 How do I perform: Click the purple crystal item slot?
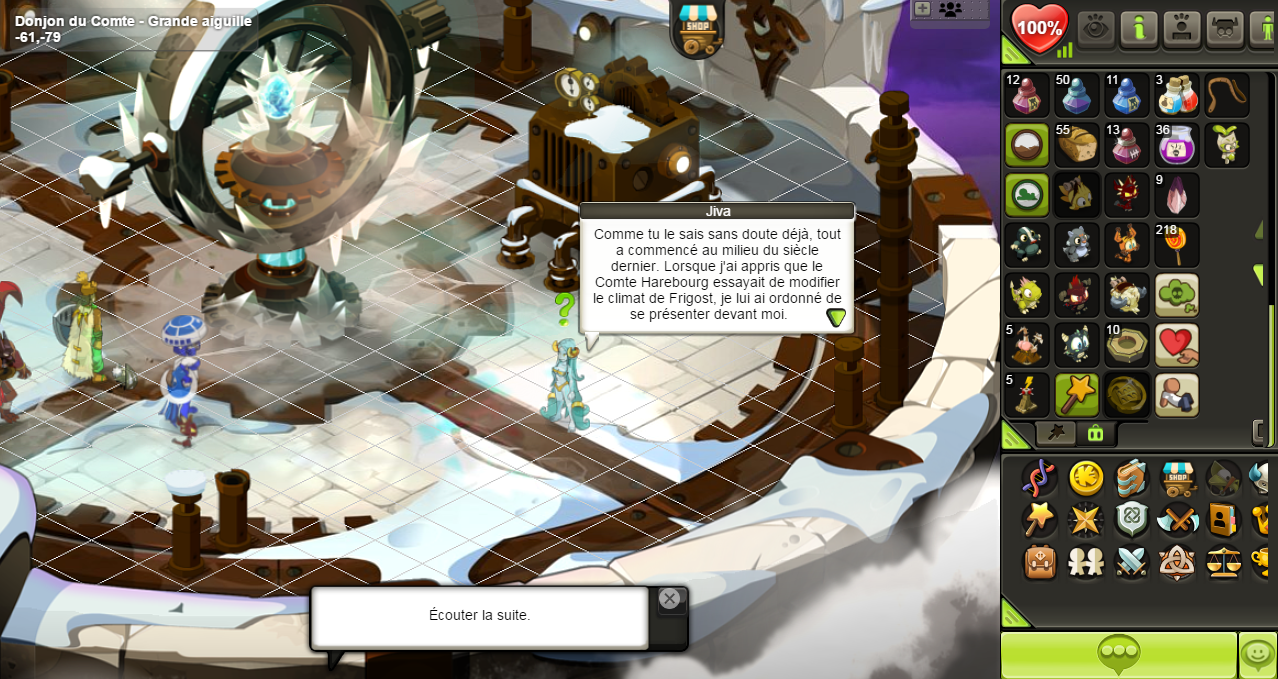[1177, 195]
